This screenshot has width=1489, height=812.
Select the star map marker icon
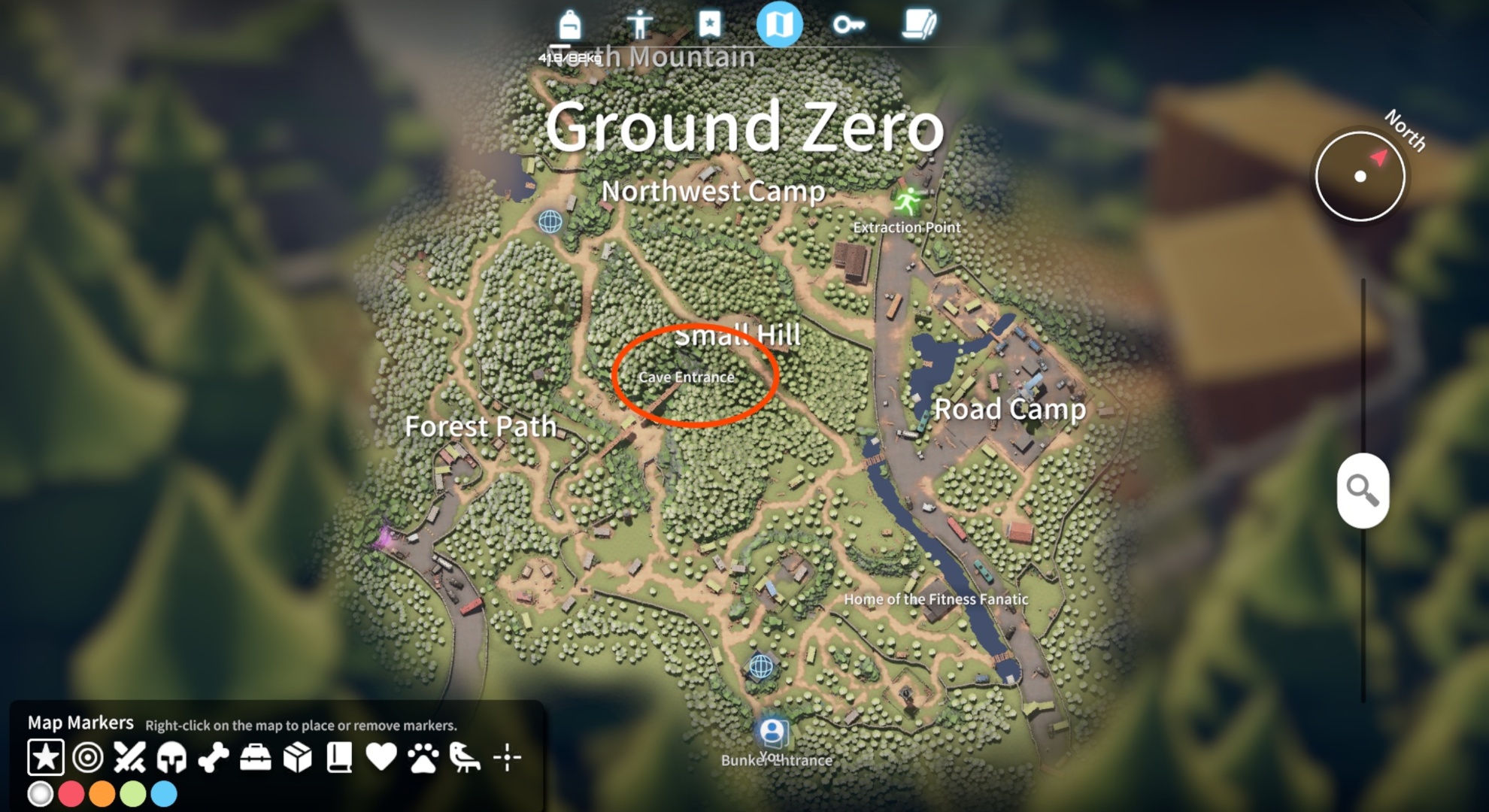coord(47,759)
